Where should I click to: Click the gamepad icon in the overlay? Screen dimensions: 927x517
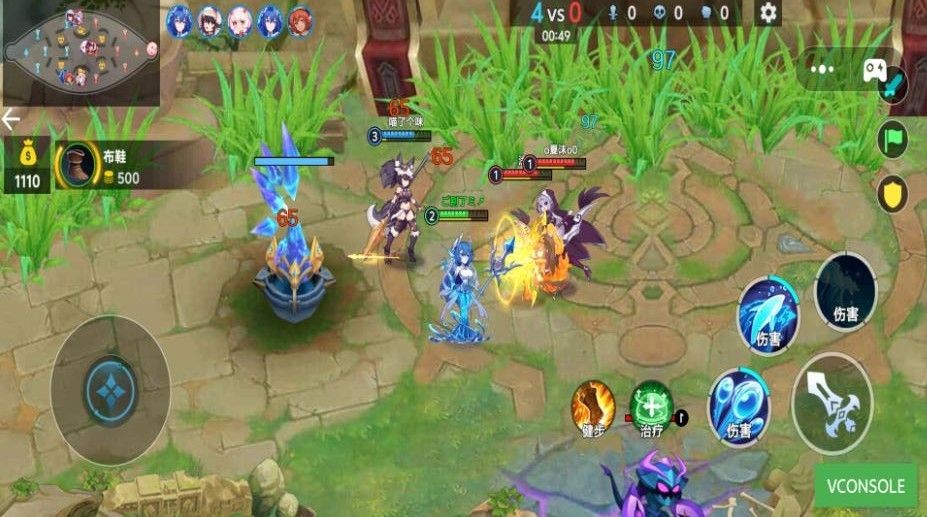[x=873, y=69]
